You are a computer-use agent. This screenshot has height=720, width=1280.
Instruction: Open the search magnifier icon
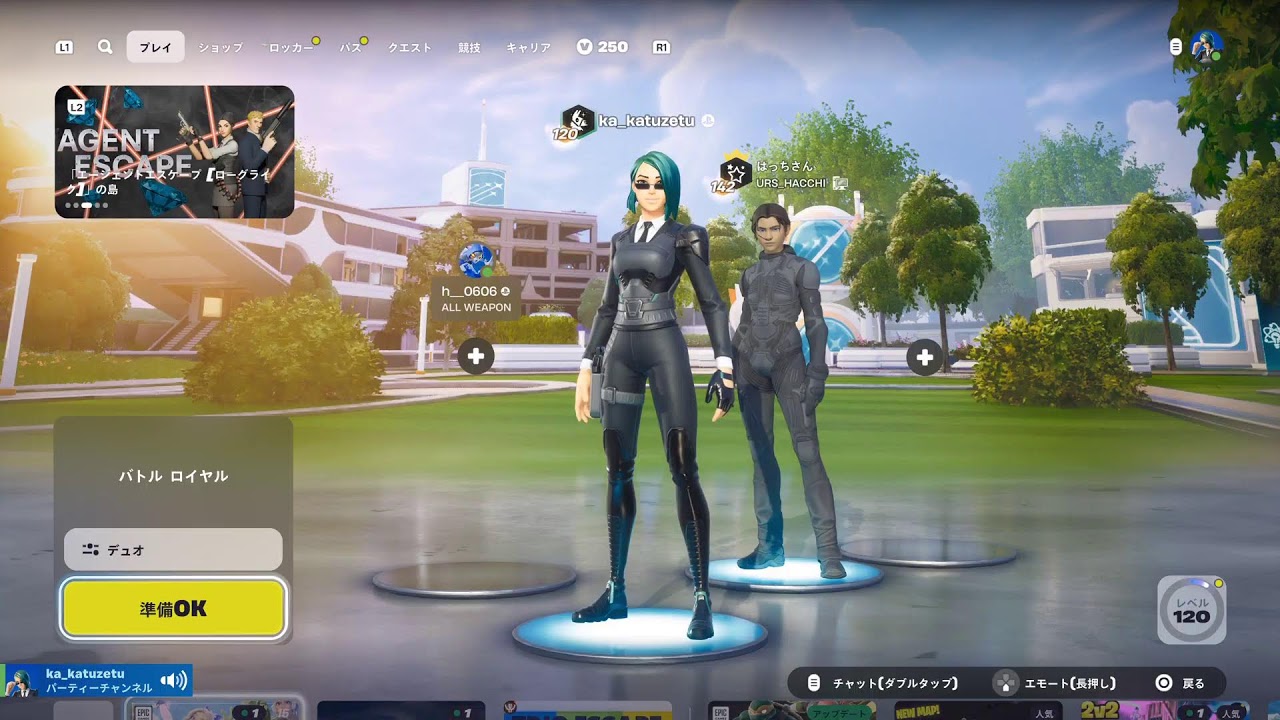click(105, 47)
